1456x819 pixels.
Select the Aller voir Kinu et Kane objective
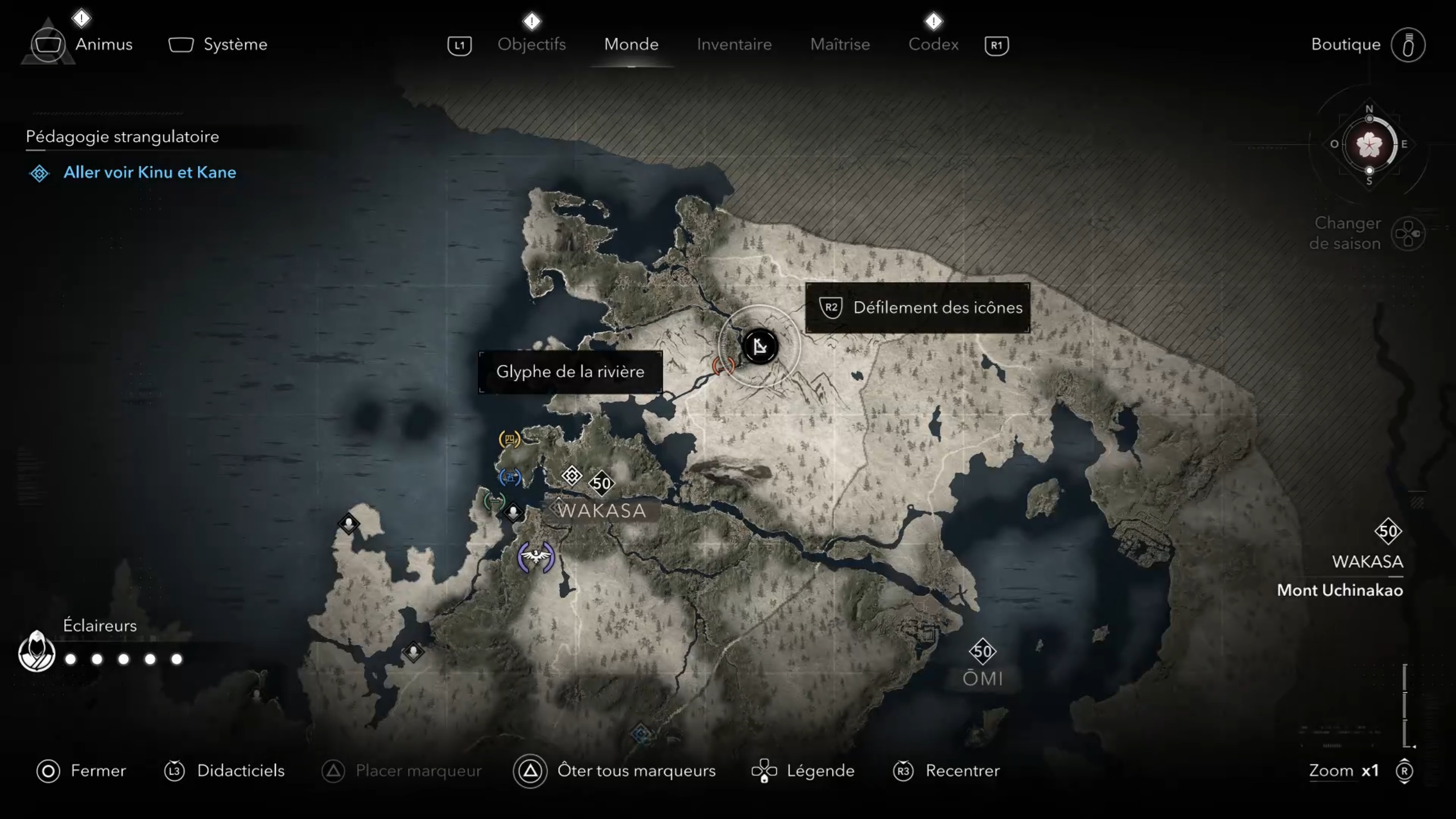[149, 172]
